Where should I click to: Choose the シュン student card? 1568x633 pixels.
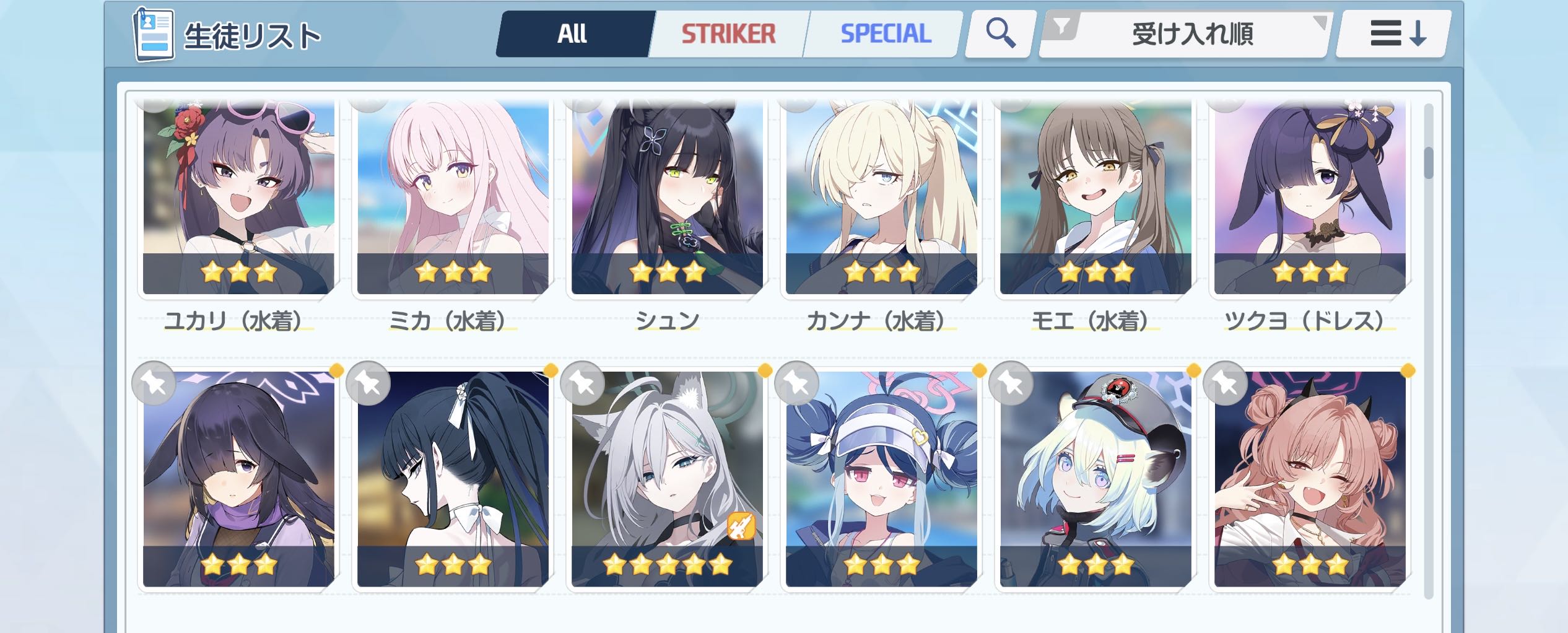[667, 198]
